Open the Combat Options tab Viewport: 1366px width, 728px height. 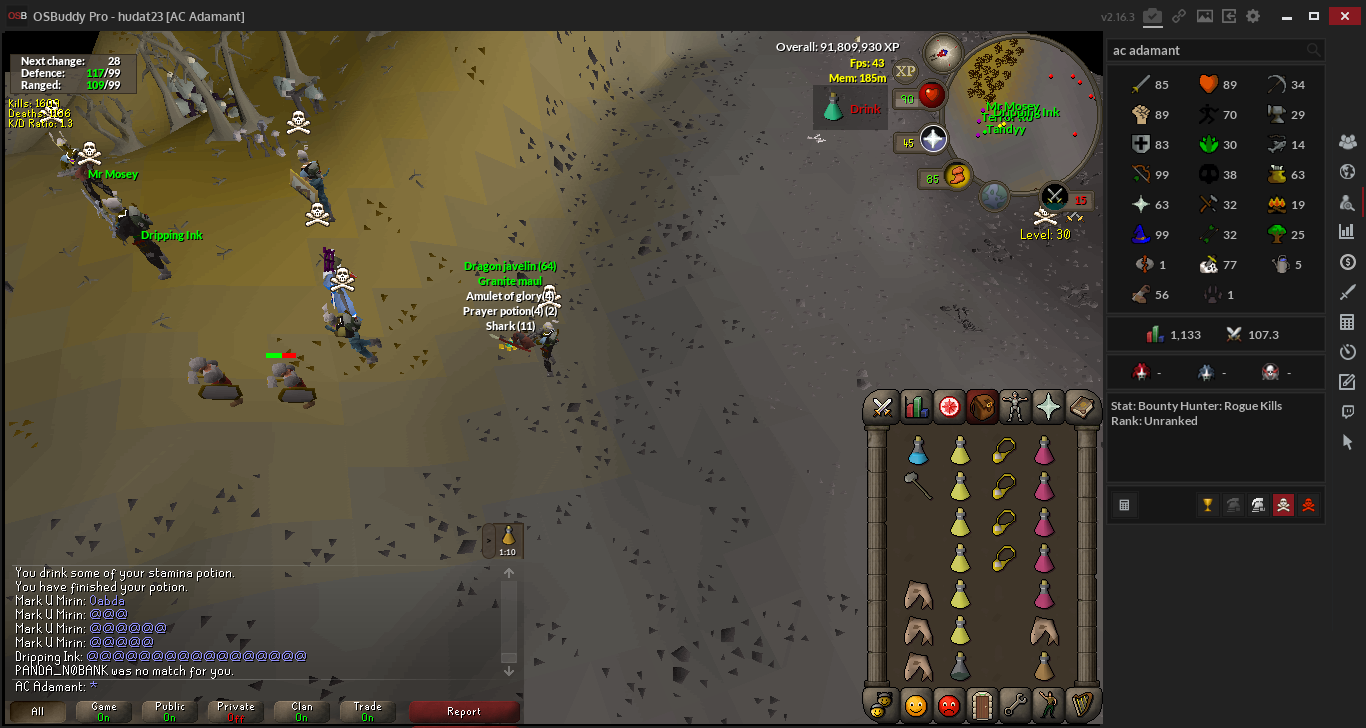point(883,406)
